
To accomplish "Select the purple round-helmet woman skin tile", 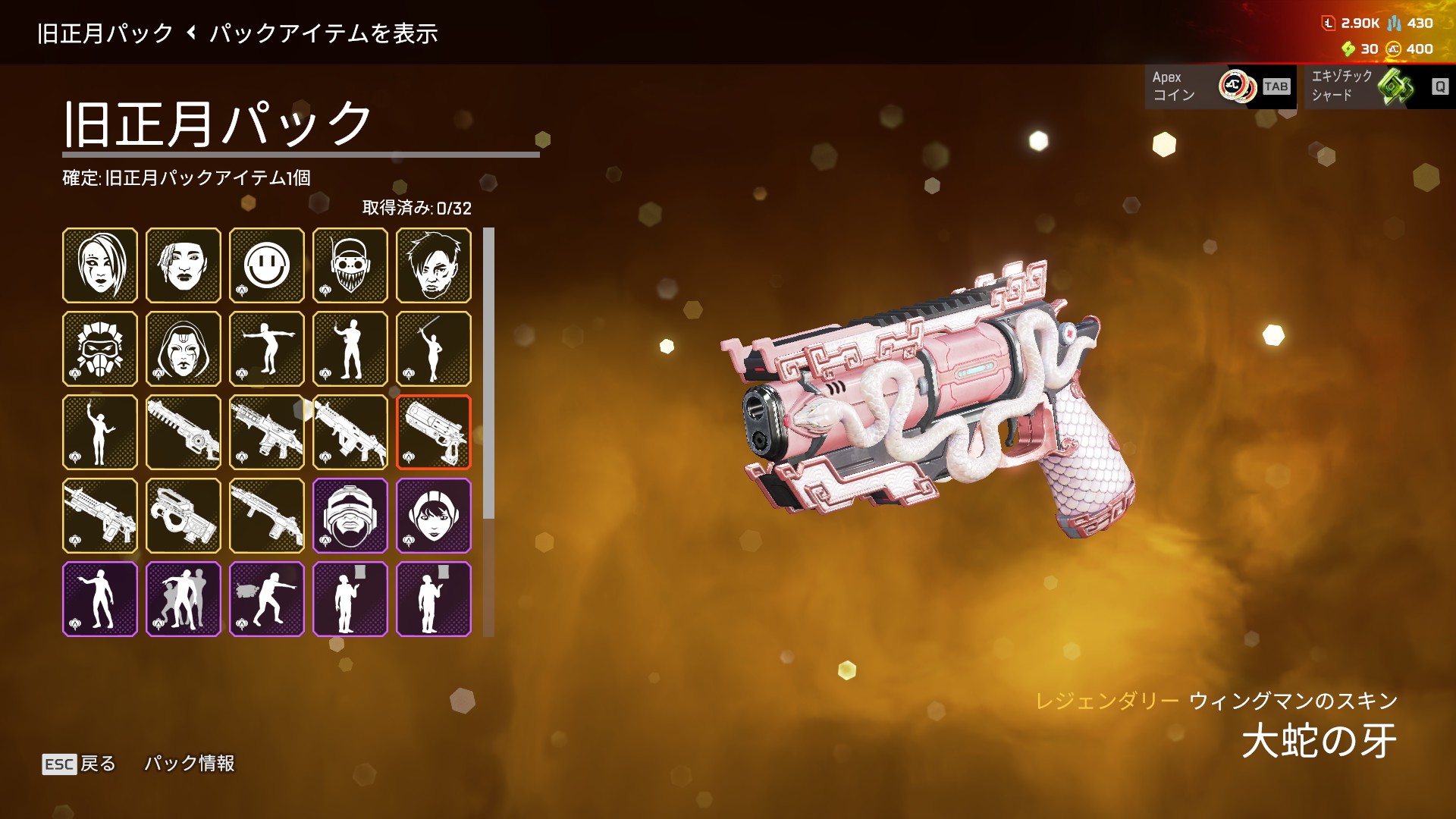I will pos(434,516).
